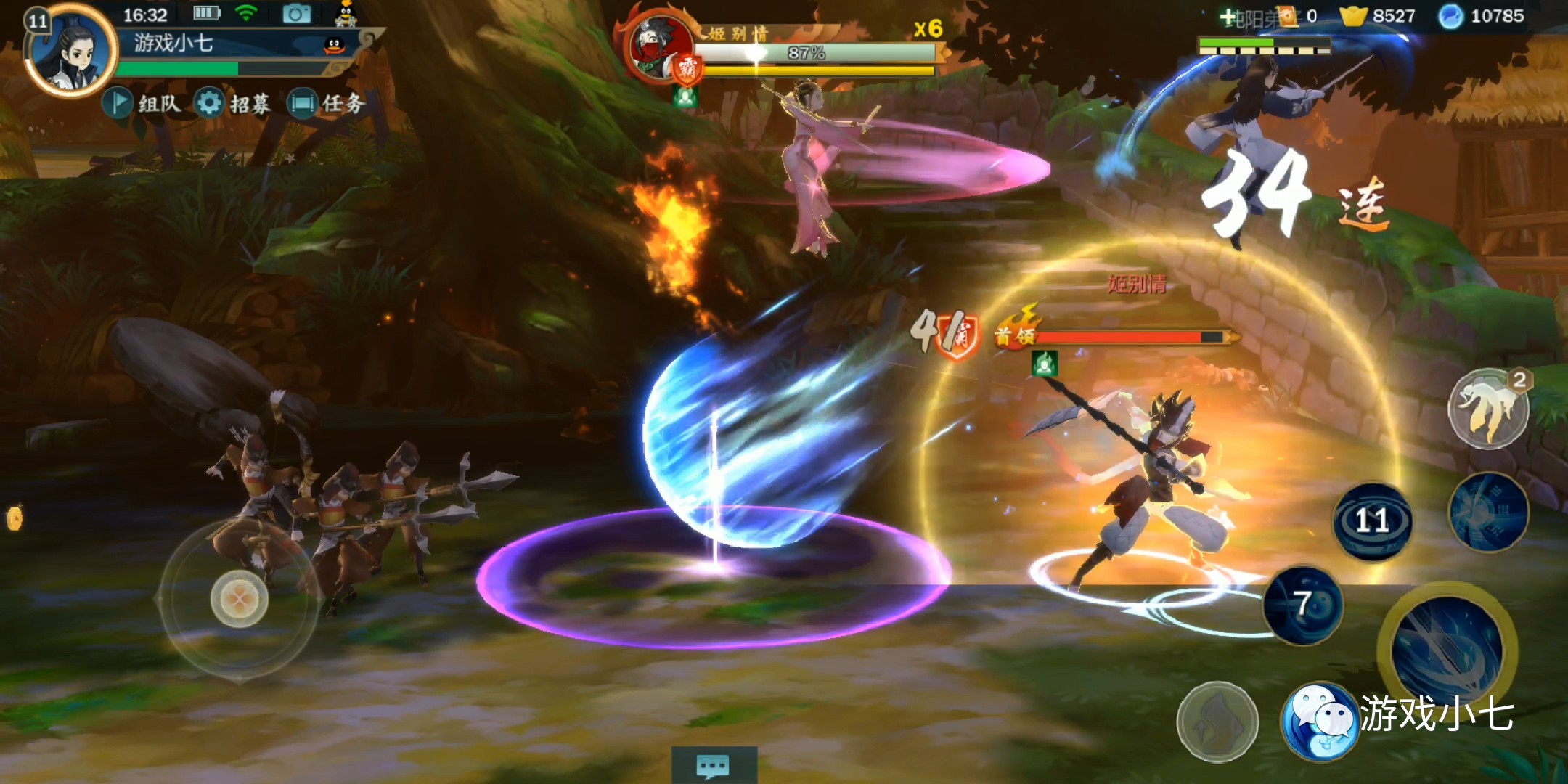Activate the bagua trigram skill
Viewport: 1568px width, 784px height.
(x=1488, y=511)
